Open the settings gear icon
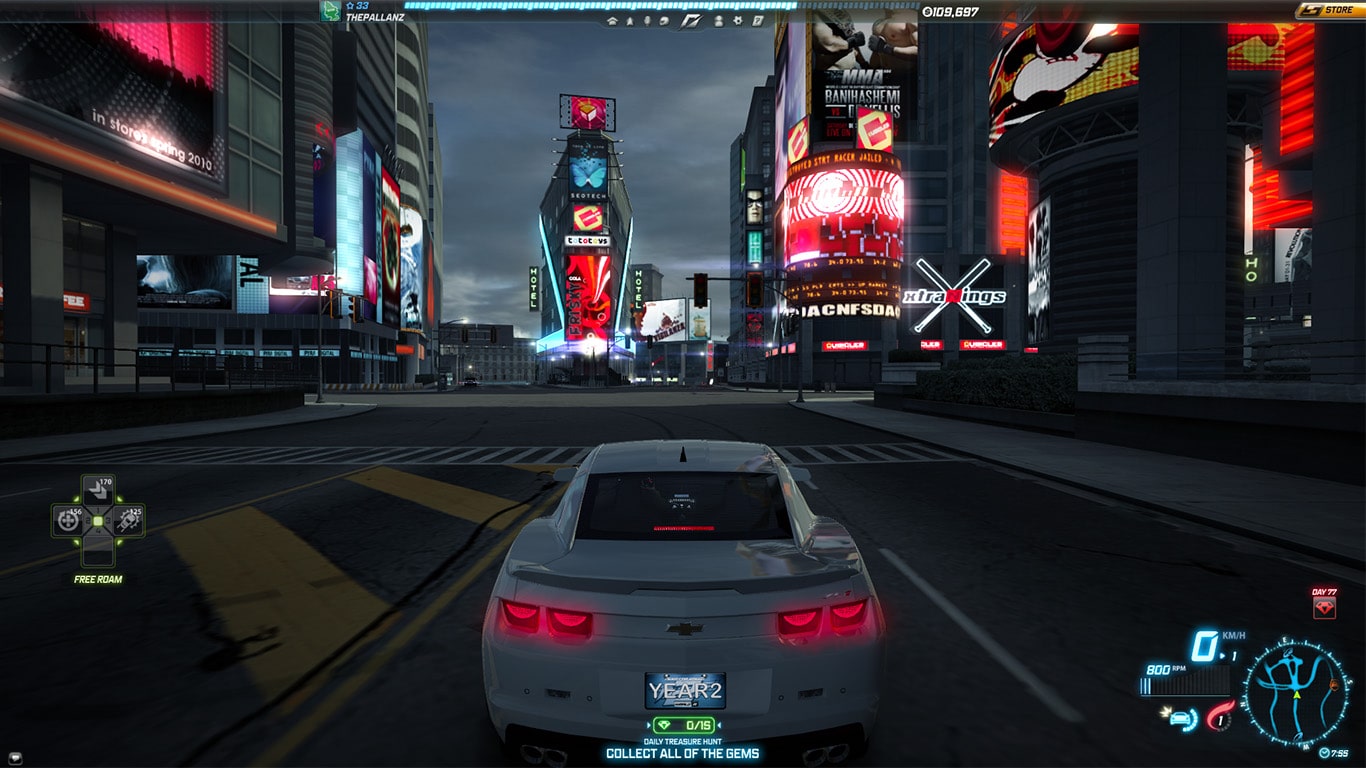 pos(739,20)
